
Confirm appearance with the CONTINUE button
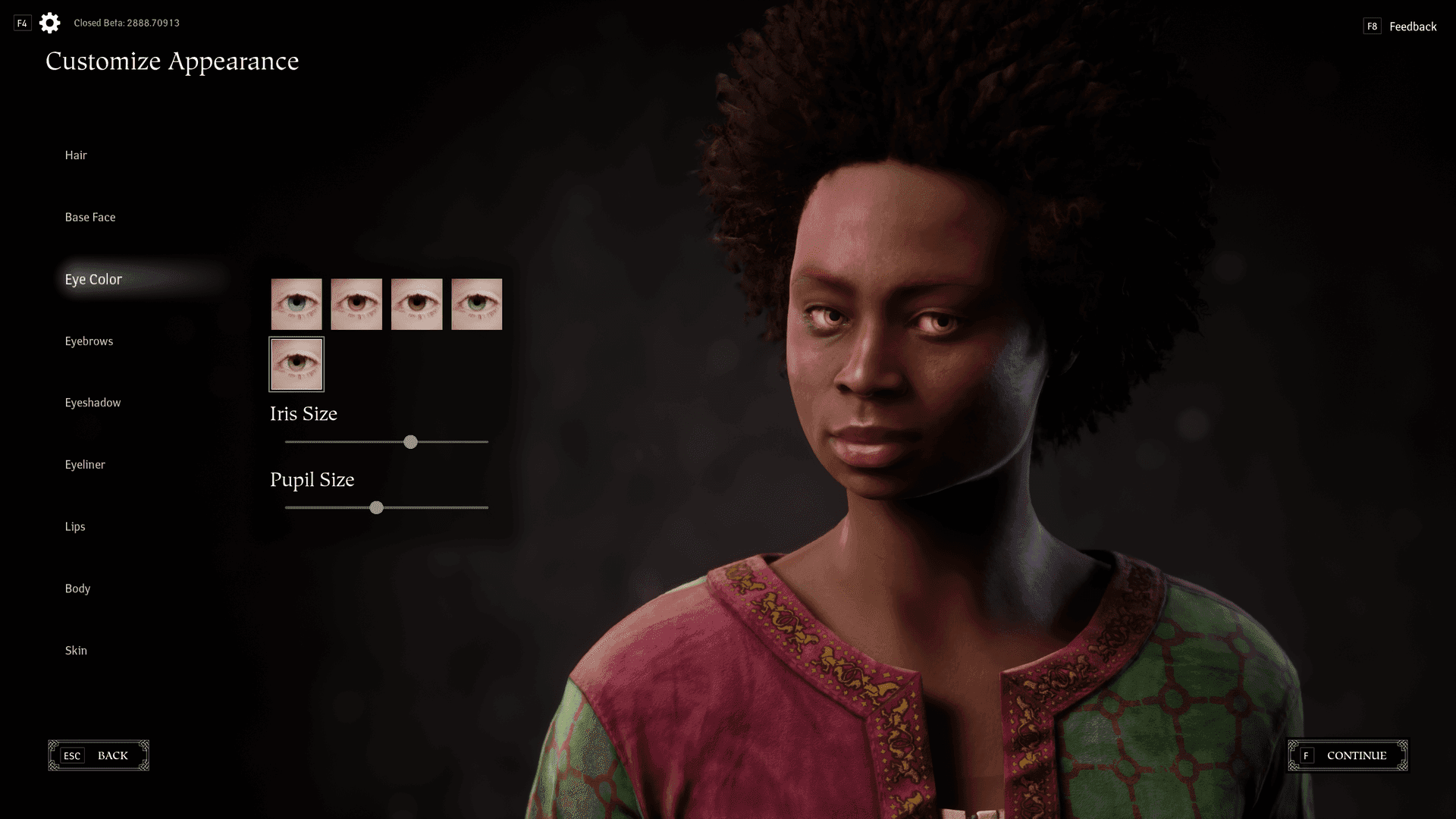click(1348, 755)
